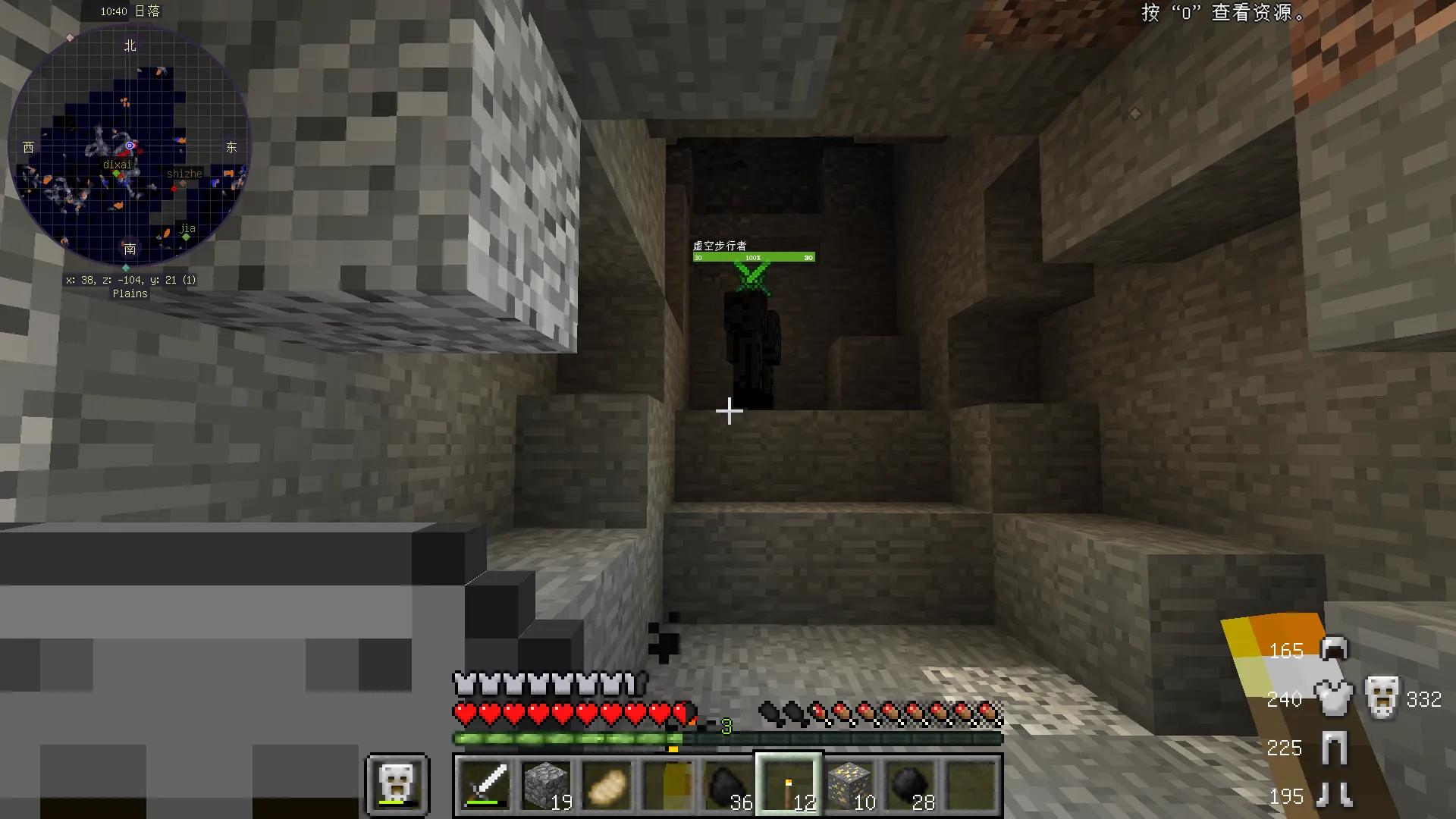The image size is (1456, 819).
Task: Click the iron helmet durability icon
Action: (1334, 649)
